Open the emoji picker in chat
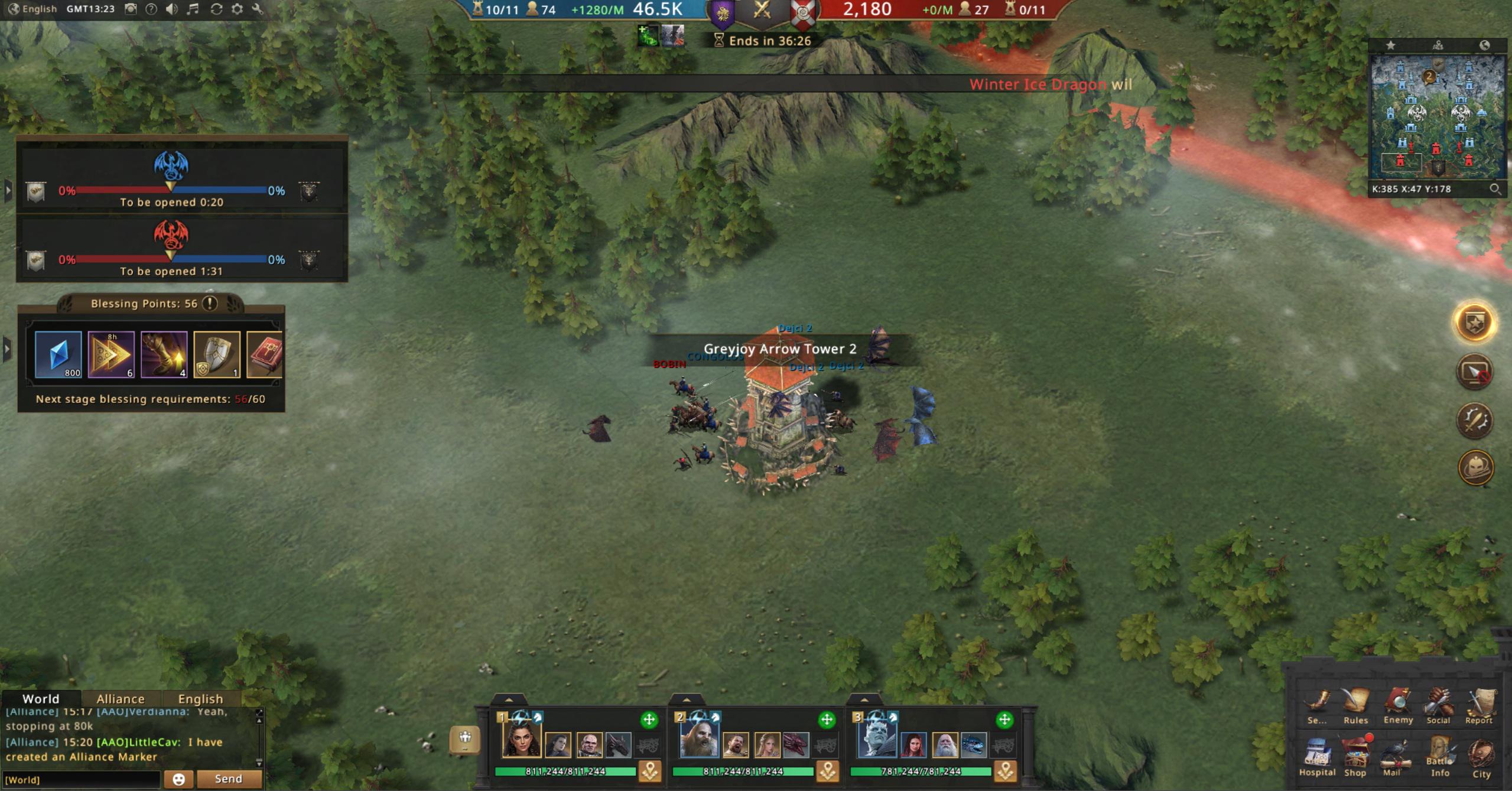The image size is (1512, 791). point(178,779)
